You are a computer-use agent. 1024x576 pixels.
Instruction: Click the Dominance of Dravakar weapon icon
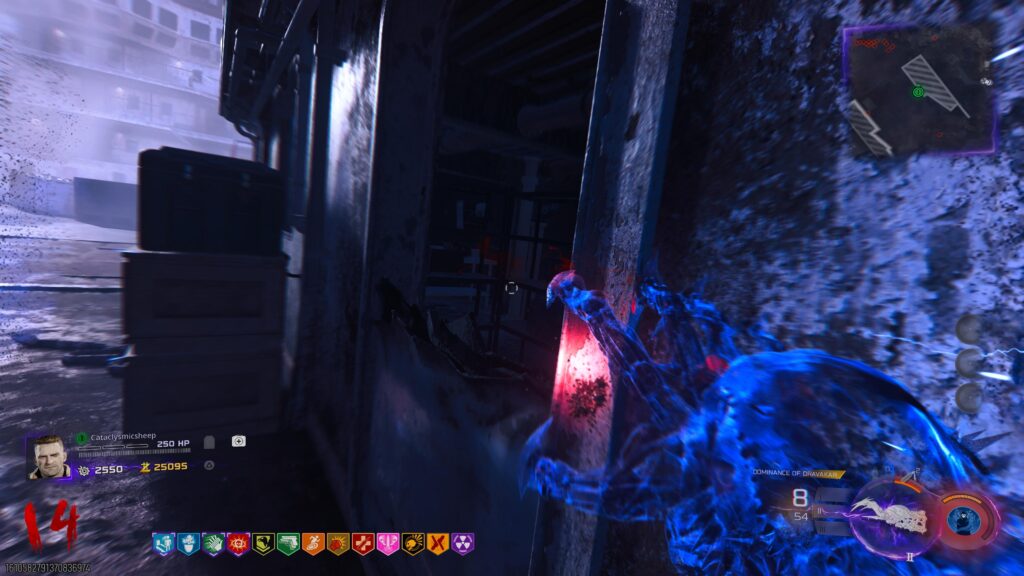[893, 515]
